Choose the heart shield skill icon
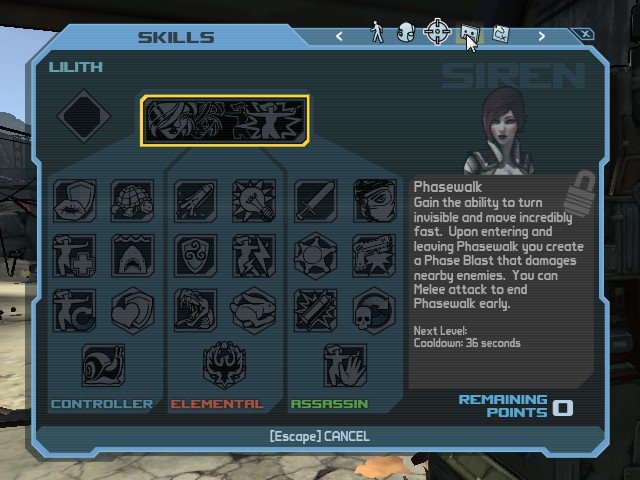The height and width of the screenshot is (480, 640). click(132, 310)
